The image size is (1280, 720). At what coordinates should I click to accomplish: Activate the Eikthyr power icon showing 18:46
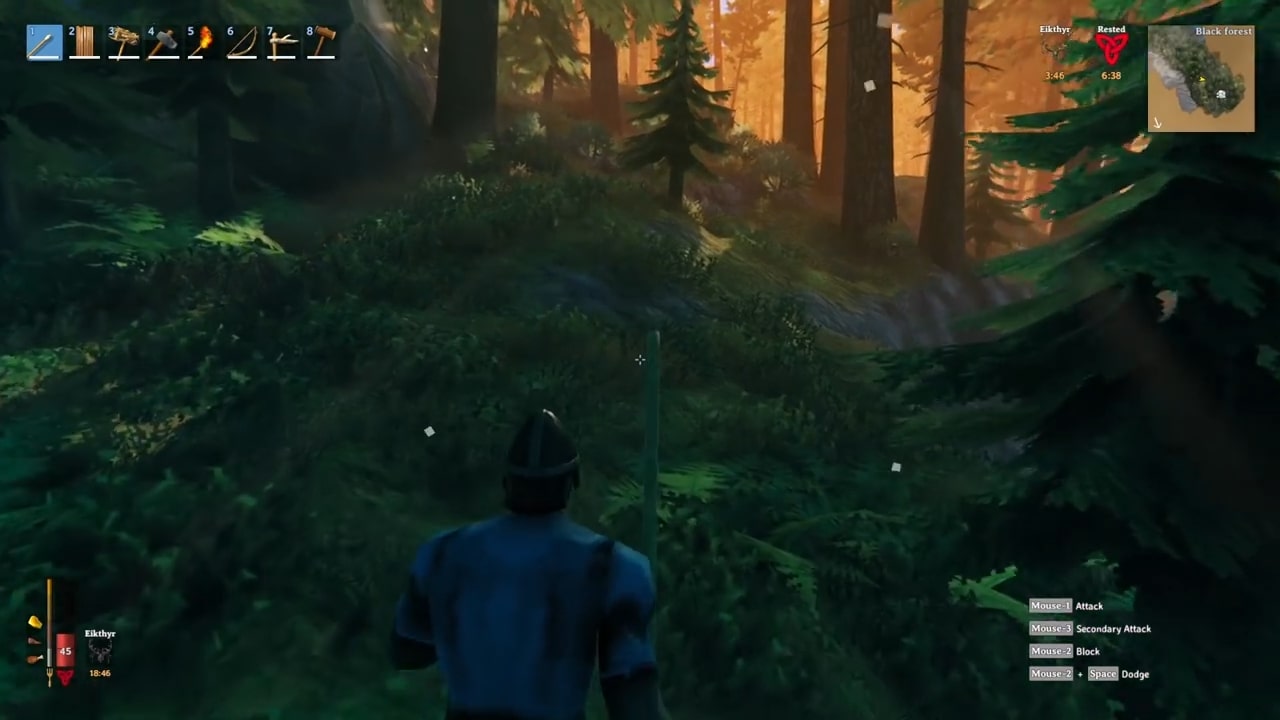[100, 653]
